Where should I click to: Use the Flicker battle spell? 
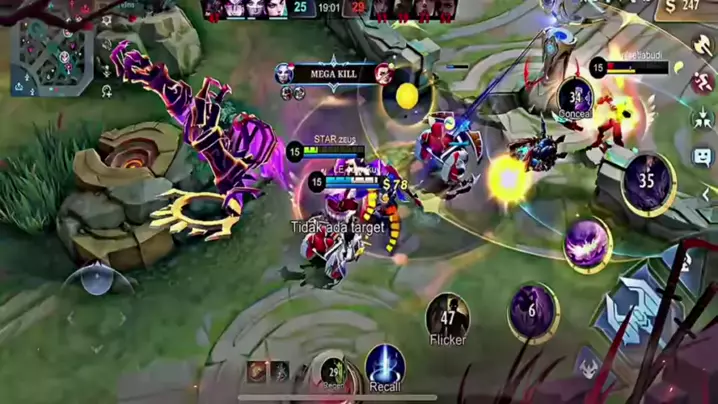click(x=447, y=316)
